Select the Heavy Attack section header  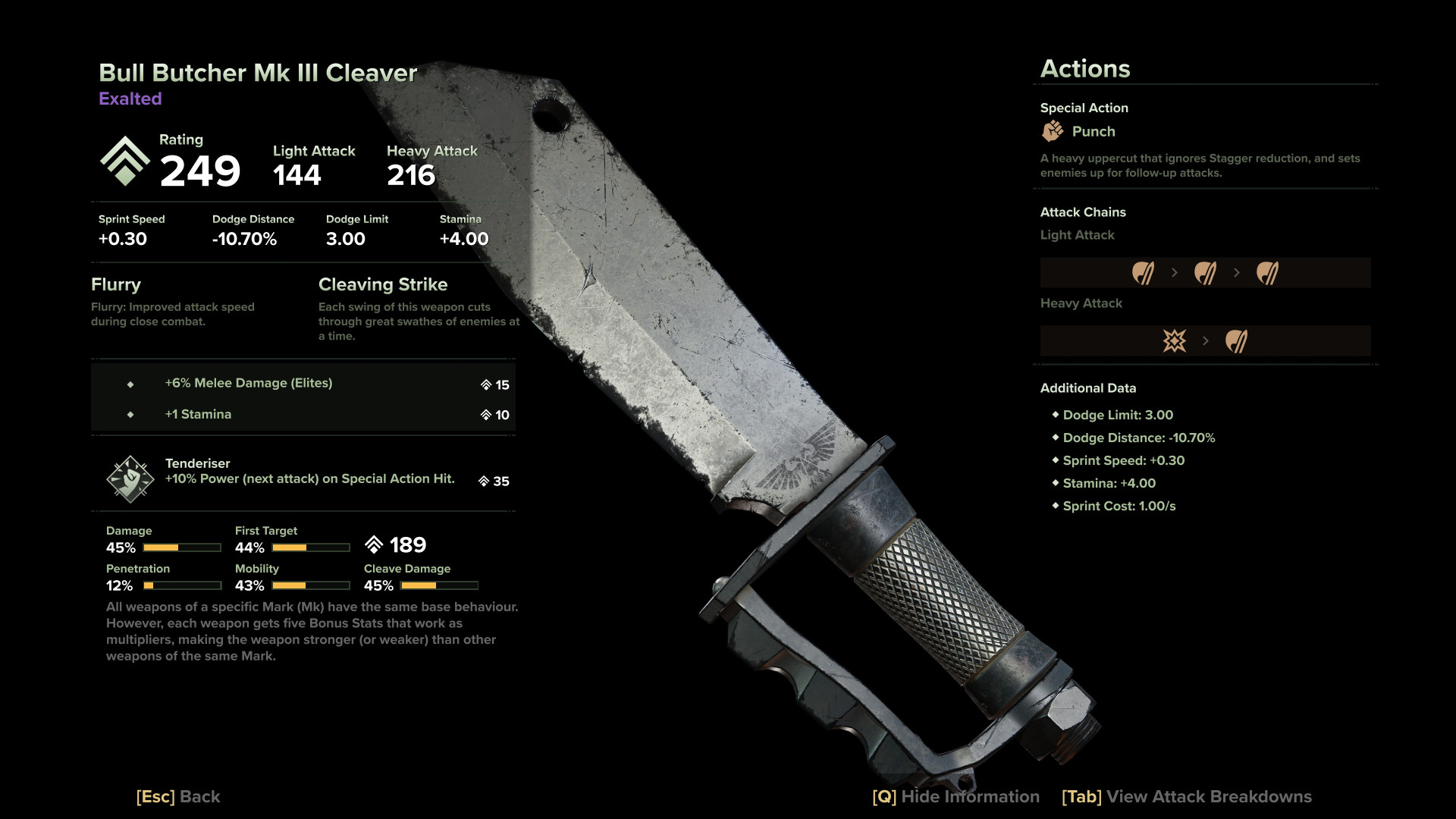click(x=1081, y=303)
